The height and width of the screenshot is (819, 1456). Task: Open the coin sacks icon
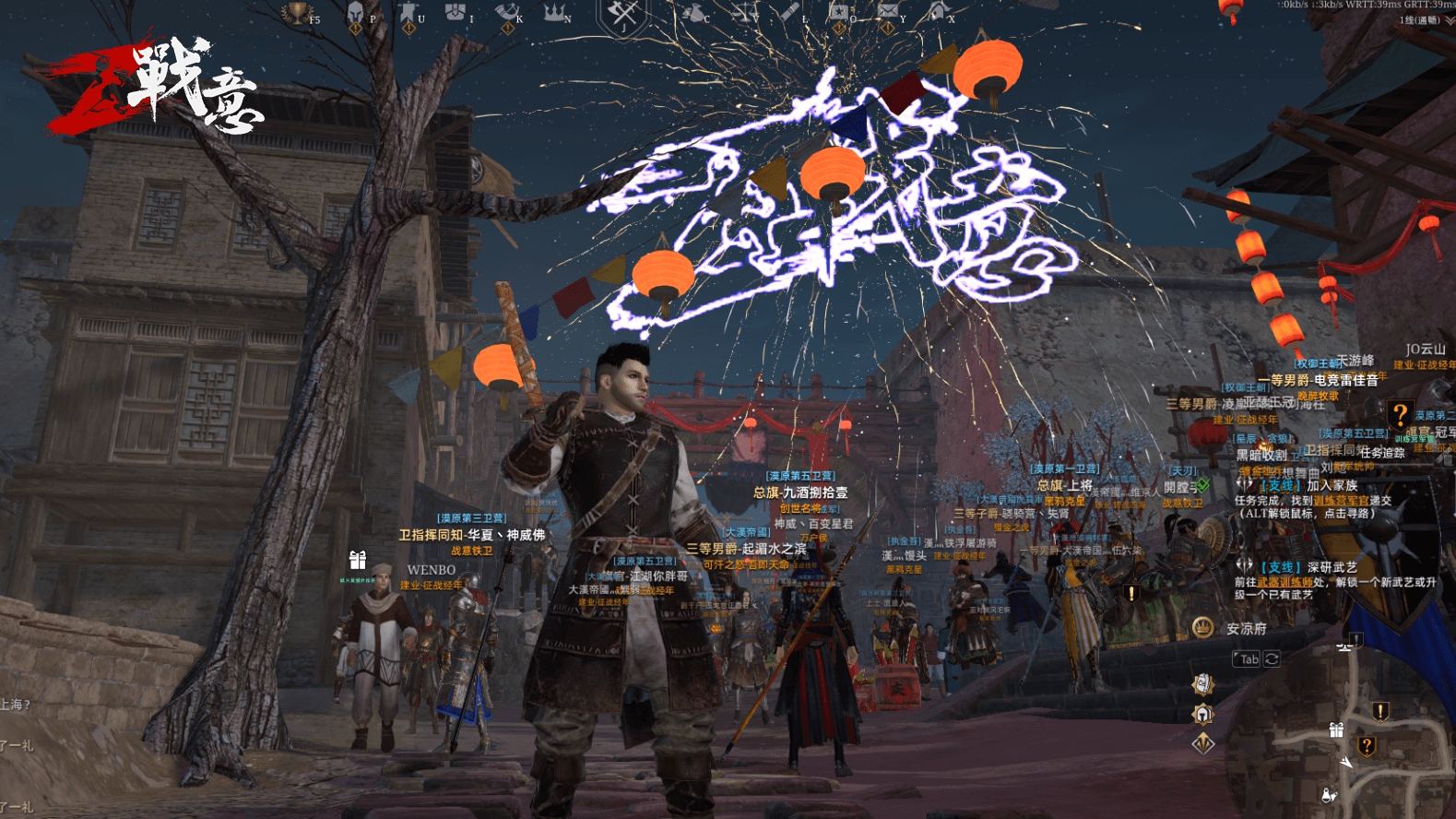coord(692,13)
